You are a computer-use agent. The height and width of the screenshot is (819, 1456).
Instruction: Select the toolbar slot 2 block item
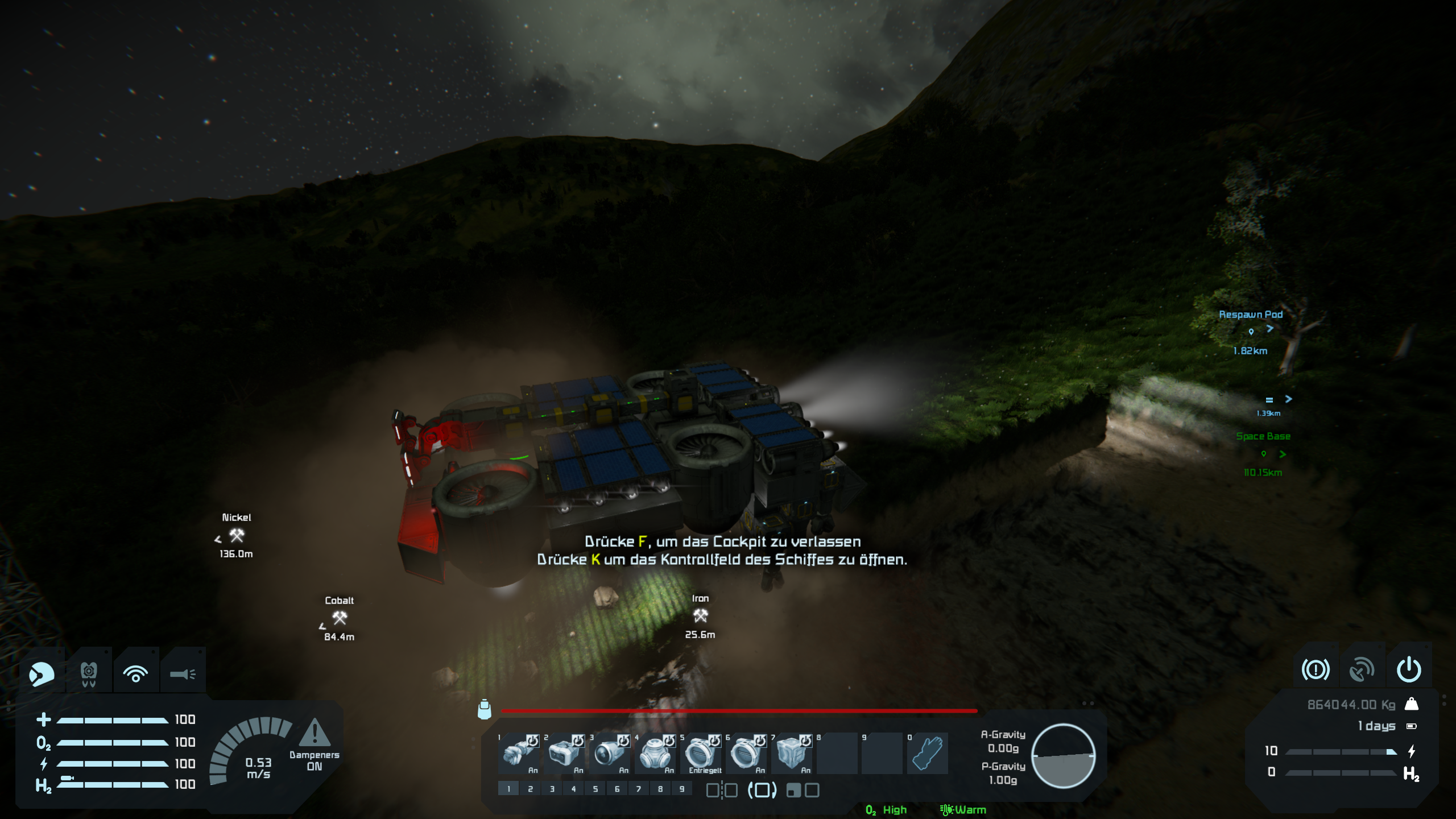click(x=564, y=753)
